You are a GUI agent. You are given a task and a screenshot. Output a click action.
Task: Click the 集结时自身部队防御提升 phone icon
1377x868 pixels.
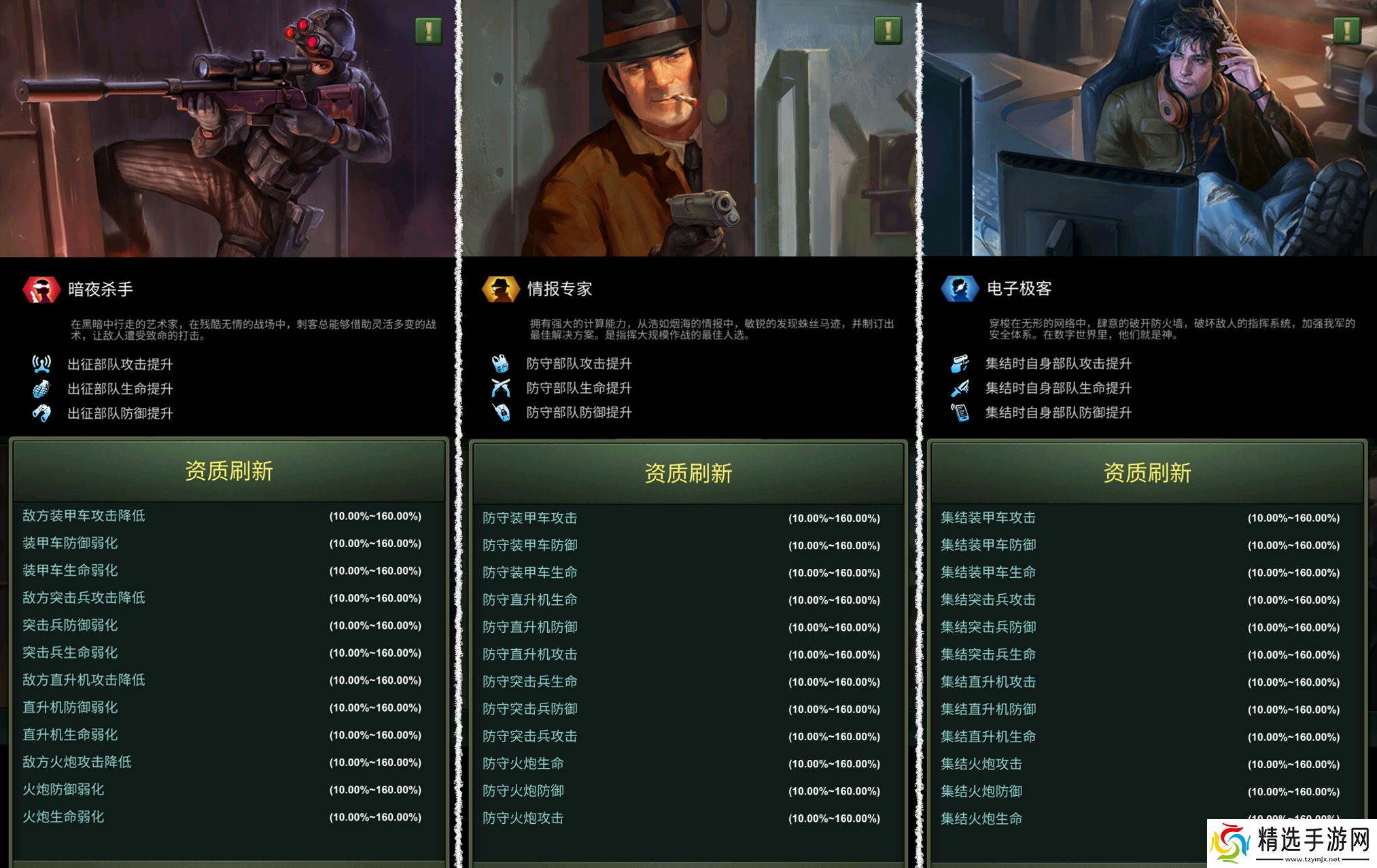(x=960, y=412)
